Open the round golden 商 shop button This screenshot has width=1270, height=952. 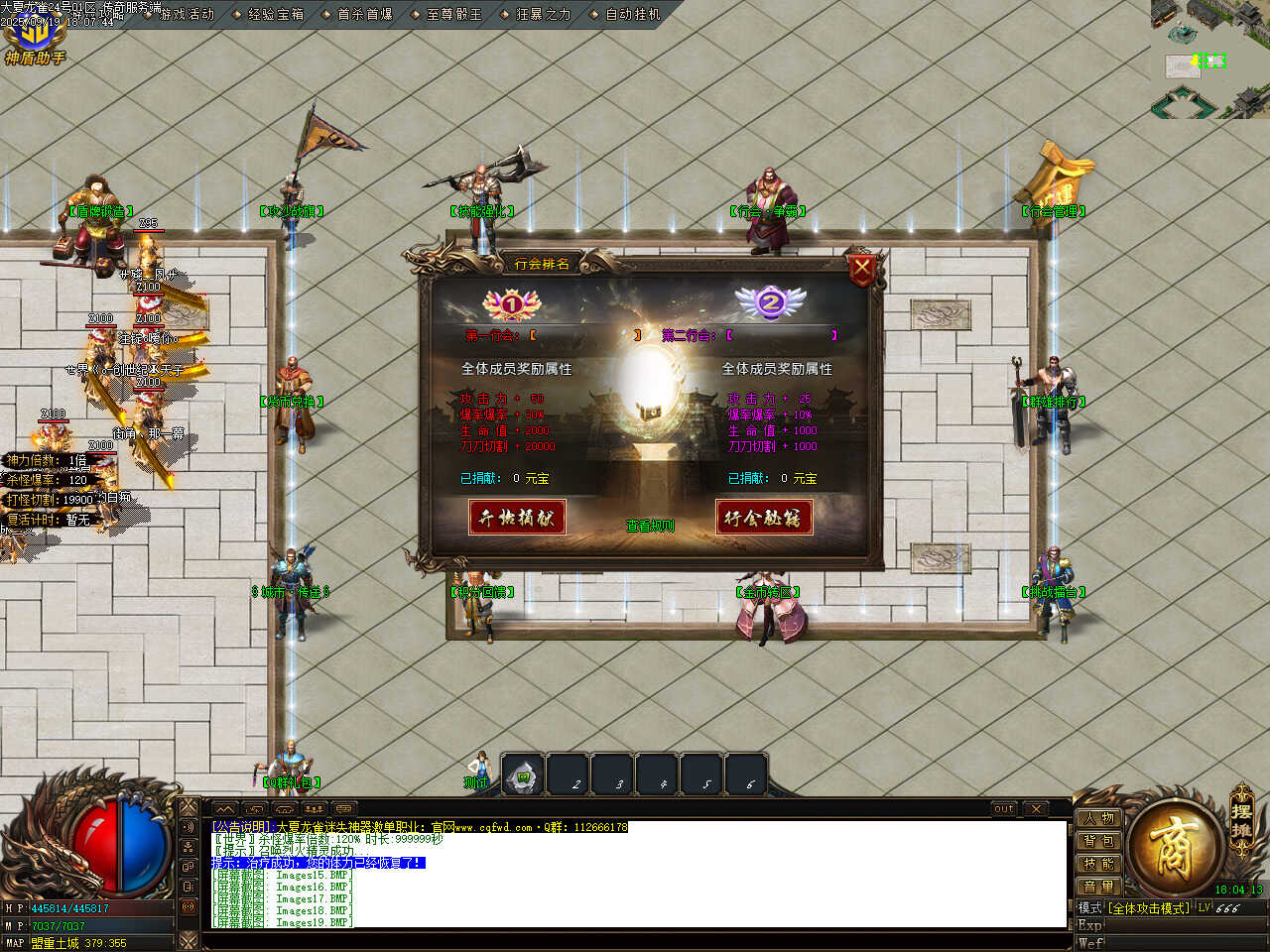point(1174,848)
